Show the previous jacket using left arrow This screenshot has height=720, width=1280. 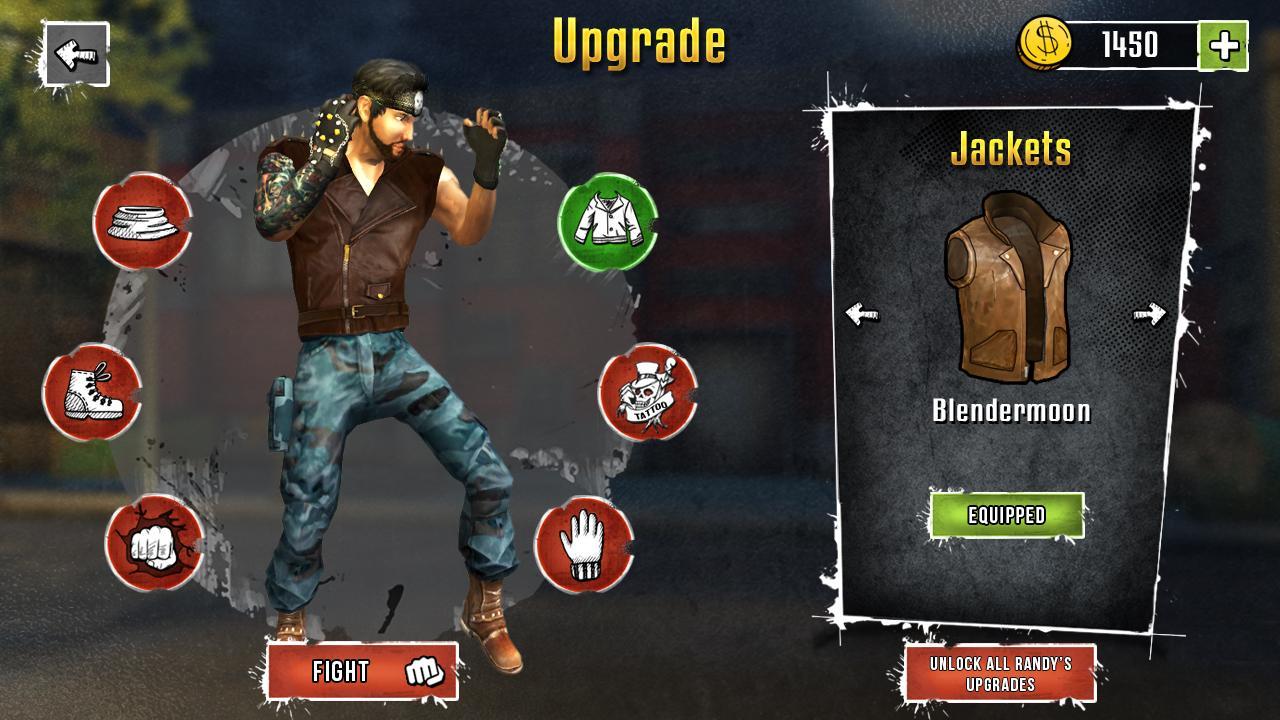[862, 315]
